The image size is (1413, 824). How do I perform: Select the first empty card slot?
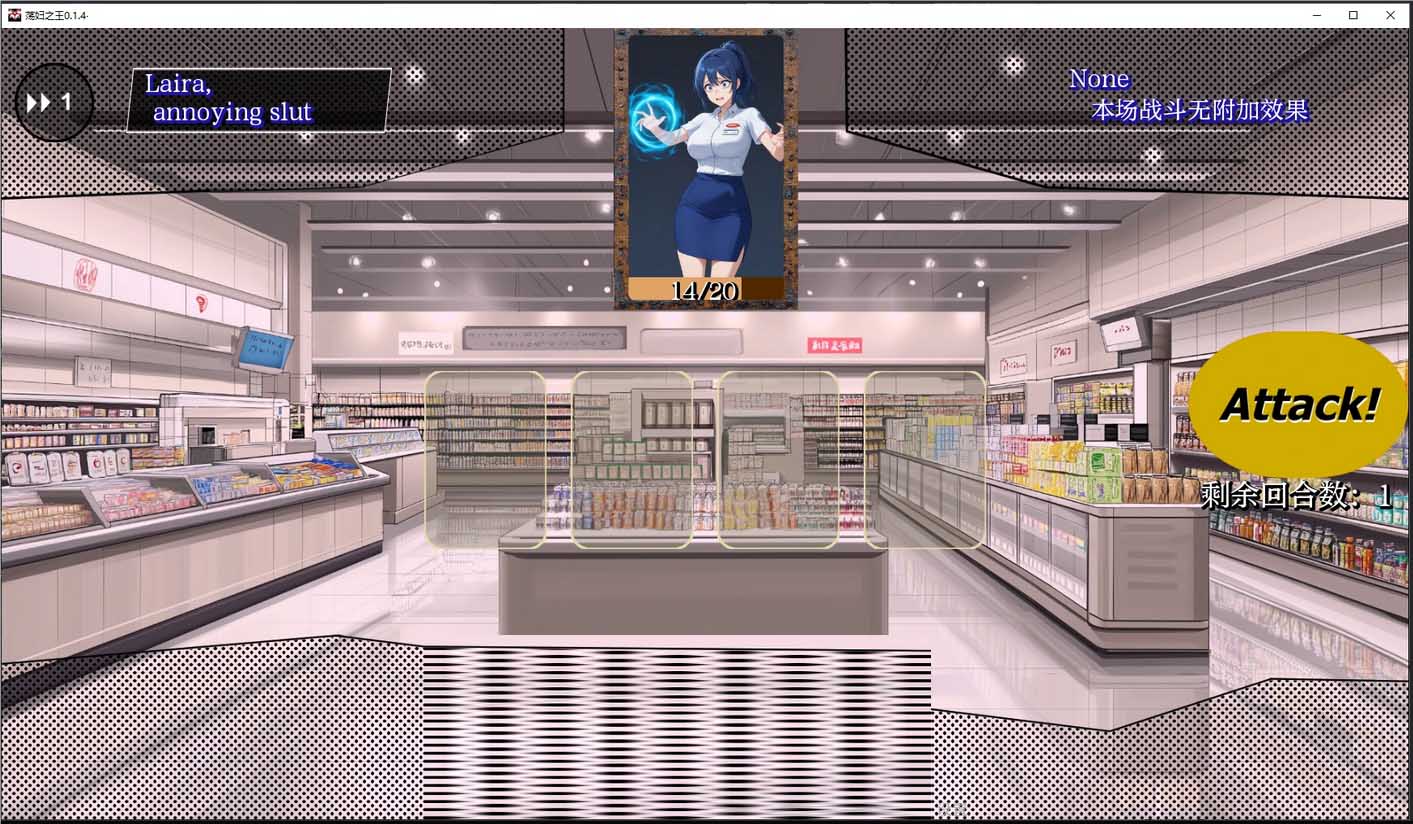(484, 460)
